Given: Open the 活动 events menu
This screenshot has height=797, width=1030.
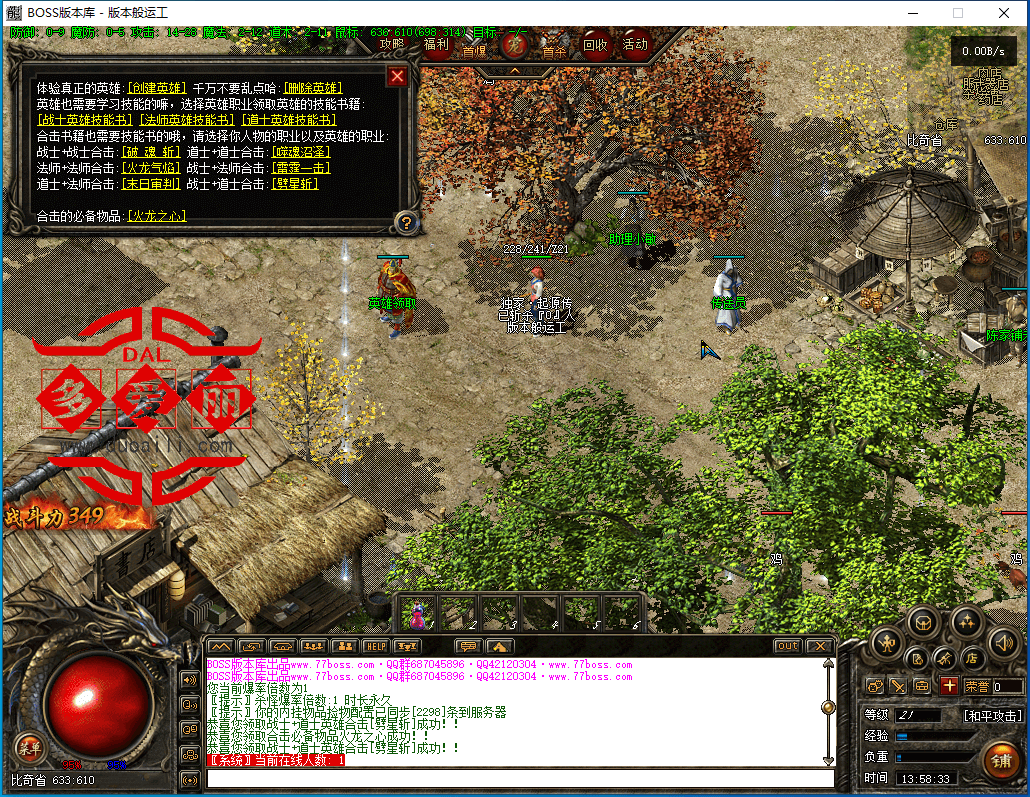Looking at the screenshot, I should pos(635,44).
